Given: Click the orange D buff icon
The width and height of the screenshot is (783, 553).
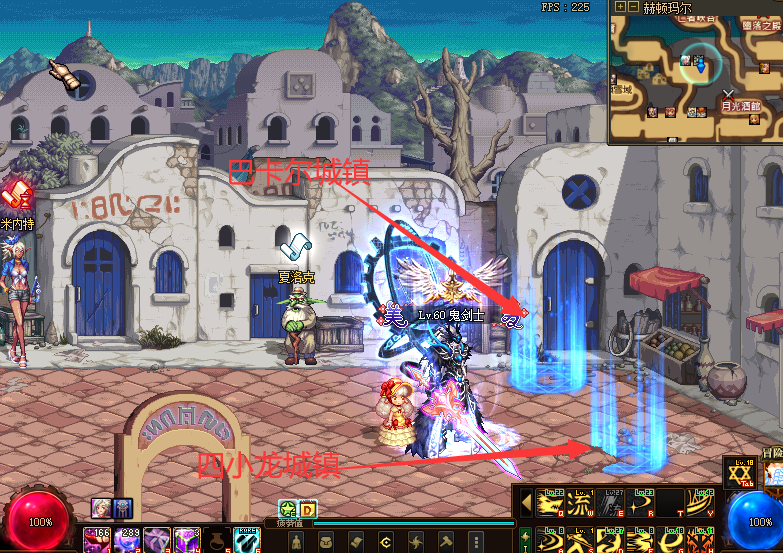Looking at the screenshot, I should pos(307,508).
